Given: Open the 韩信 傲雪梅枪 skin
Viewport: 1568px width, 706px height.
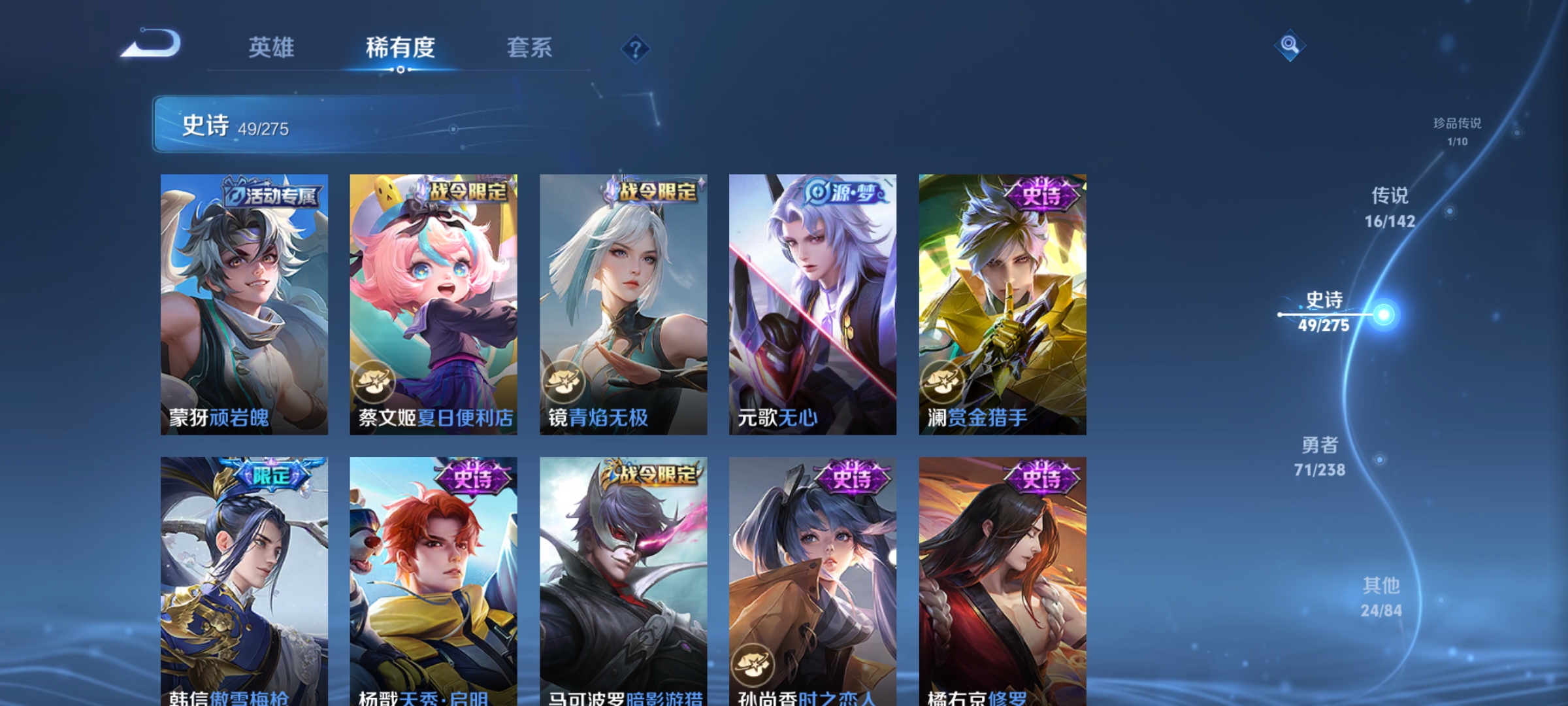Looking at the screenshot, I should click(x=245, y=575).
